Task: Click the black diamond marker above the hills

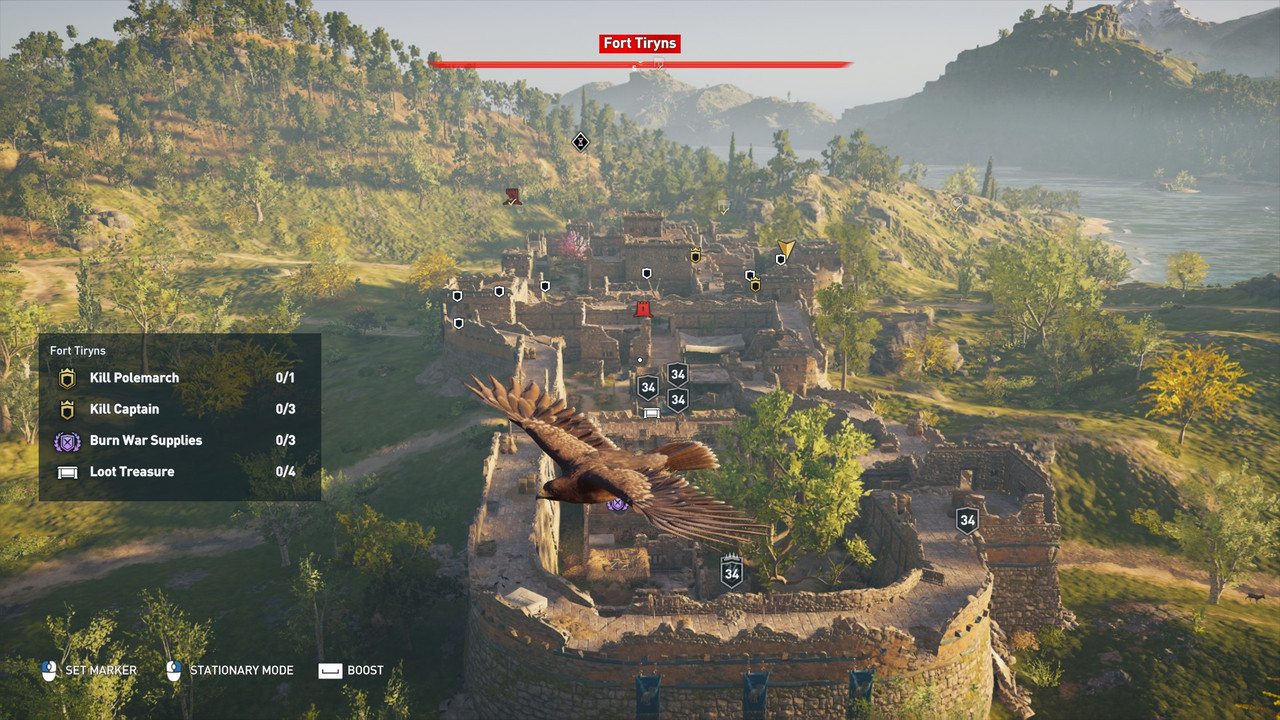Action: (580, 142)
